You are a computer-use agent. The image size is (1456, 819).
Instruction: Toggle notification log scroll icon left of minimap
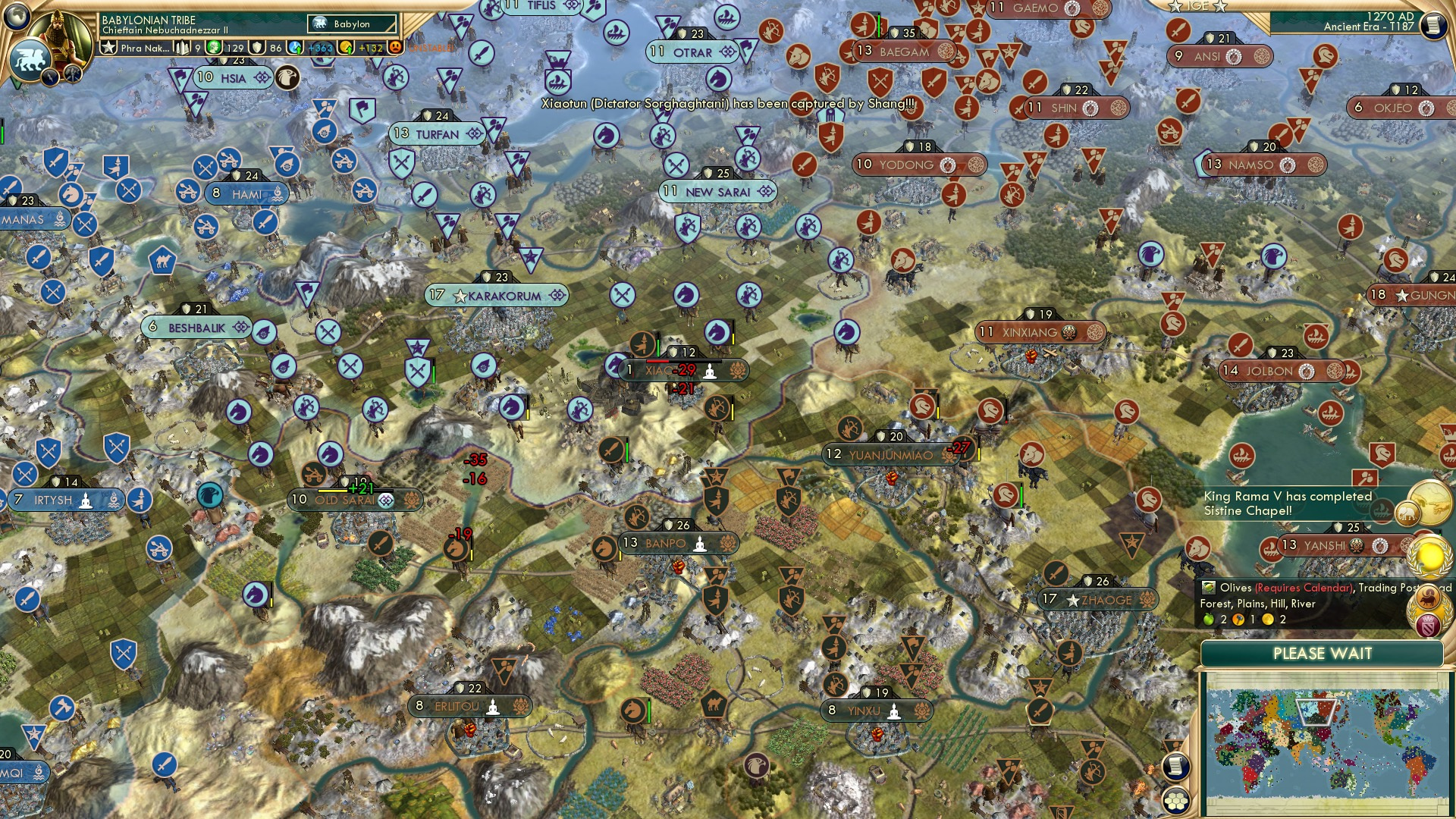1176,764
